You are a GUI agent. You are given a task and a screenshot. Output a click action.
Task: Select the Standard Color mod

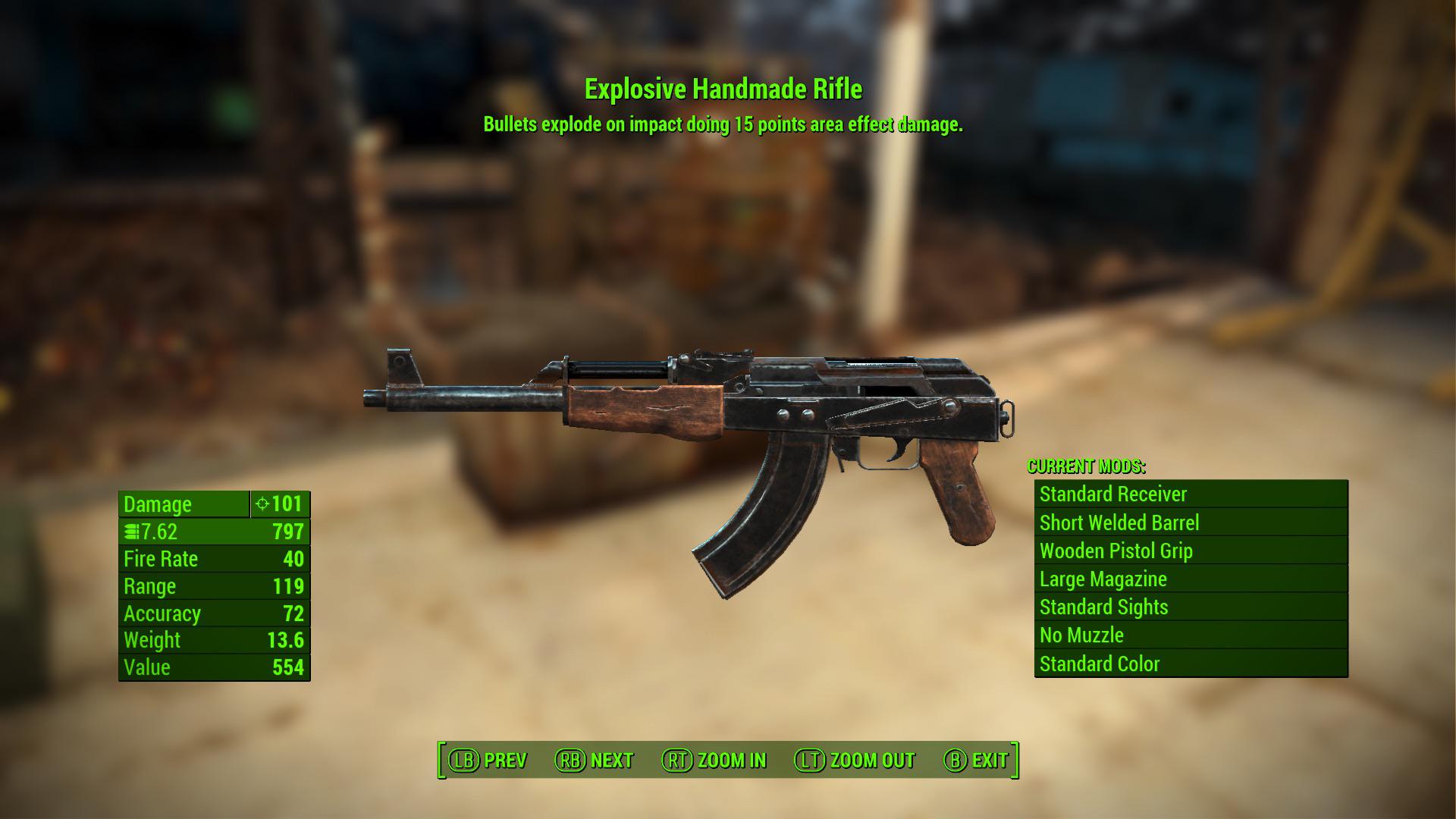click(1098, 664)
